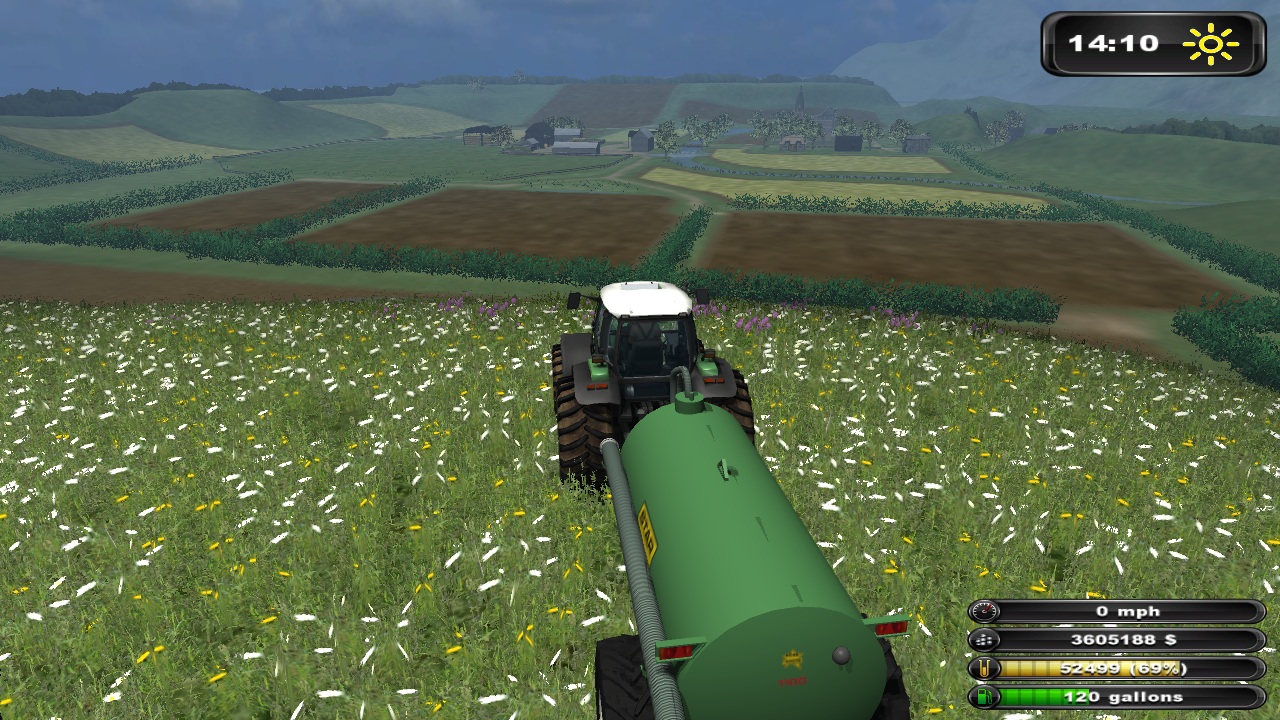Screen dimensions: 1280x720
Task: Click the clock showing 14:10
Action: point(1113,43)
